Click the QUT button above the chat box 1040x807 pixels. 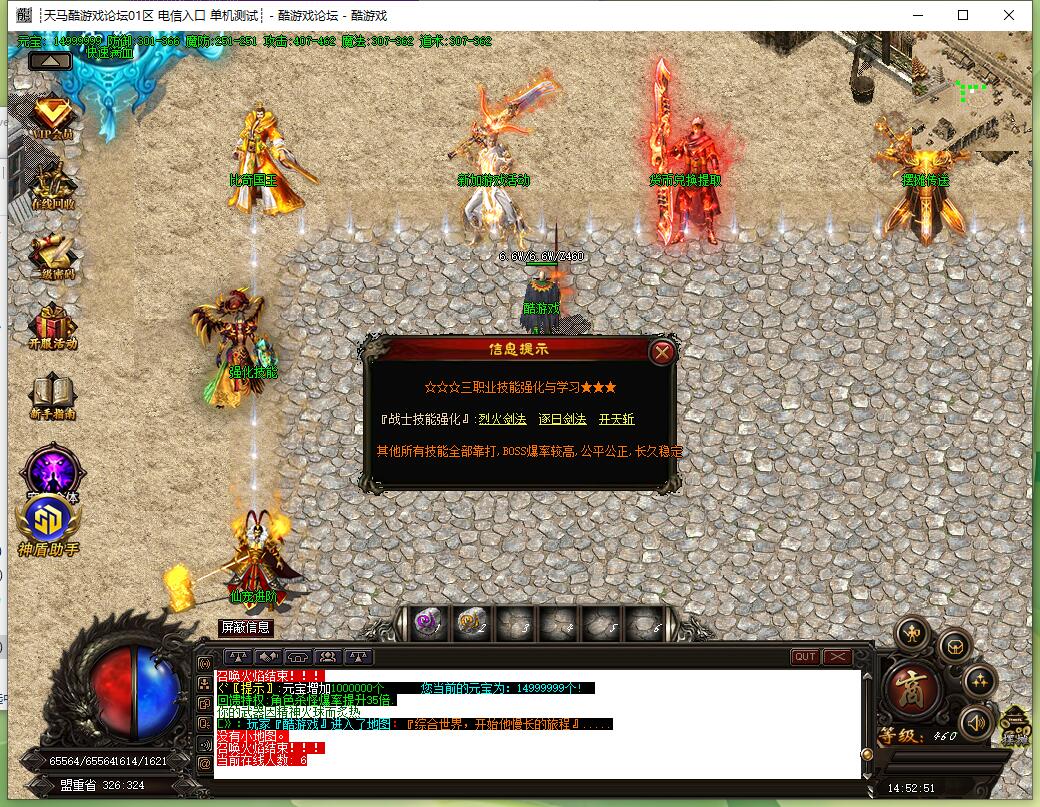click(805, 657)
